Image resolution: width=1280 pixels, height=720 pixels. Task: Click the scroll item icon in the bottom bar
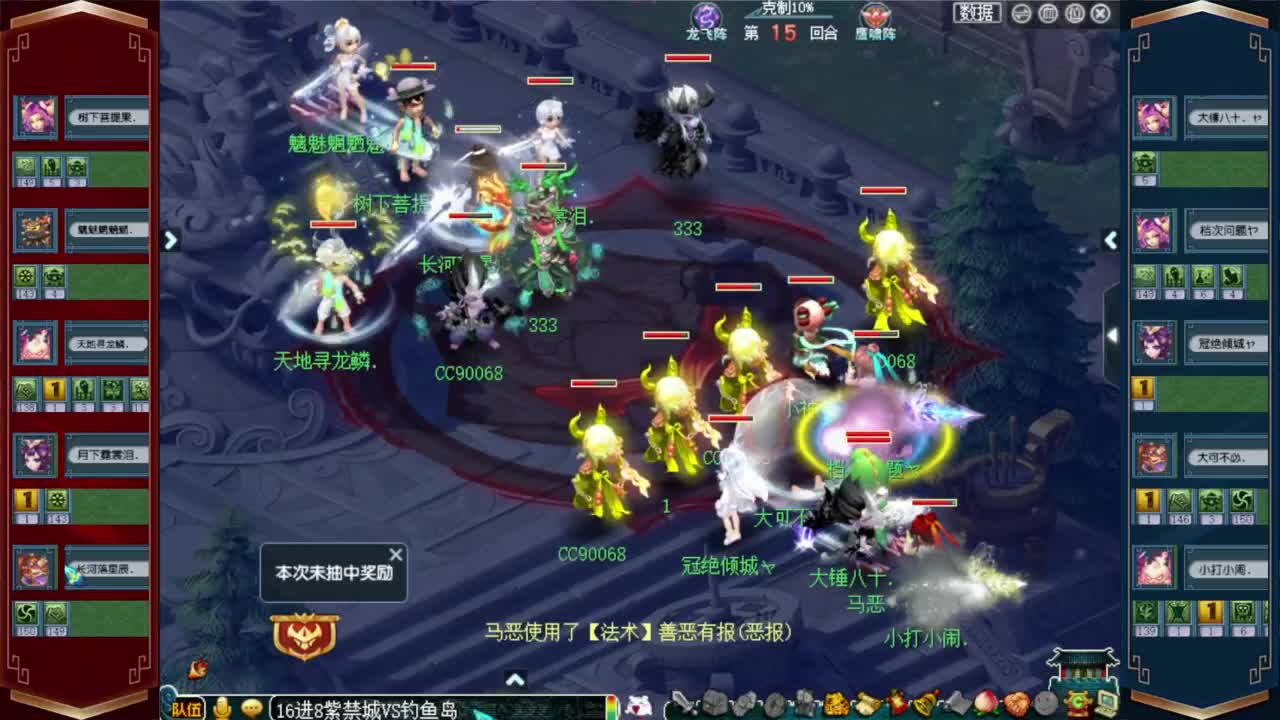pos(867,705)
